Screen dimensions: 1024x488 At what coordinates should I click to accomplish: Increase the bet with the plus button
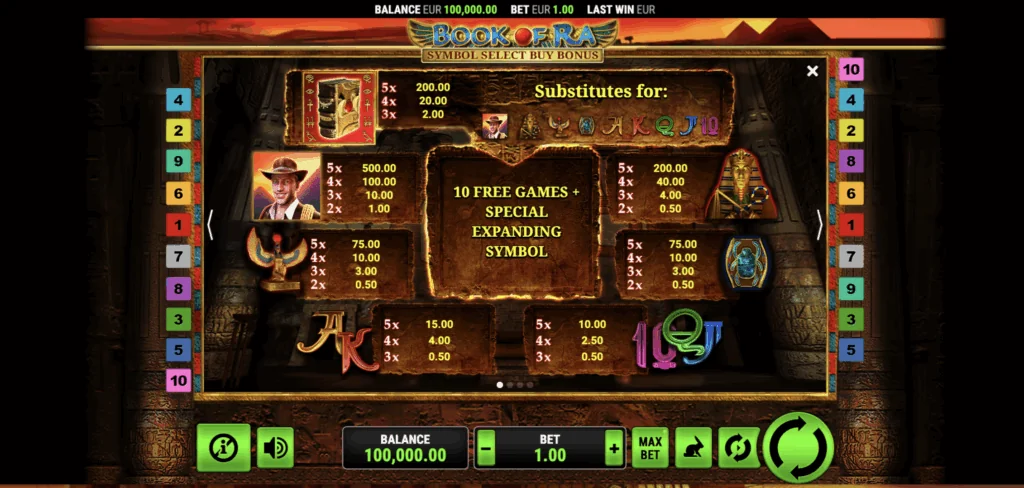[x=613, y=448]
